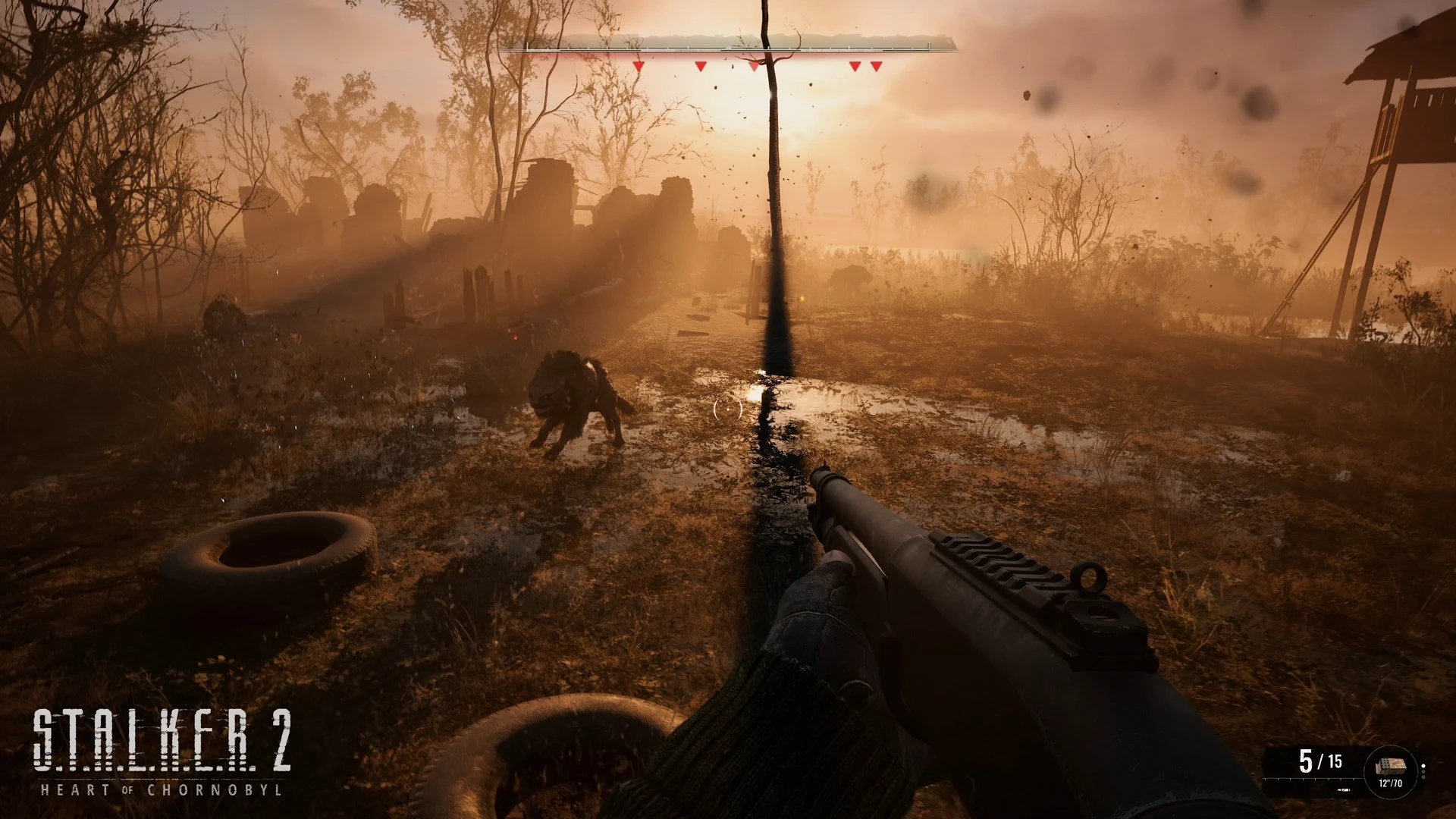
Task: Select the 5/15 ammo counter panel
Action: click(x=1320, y=761)
